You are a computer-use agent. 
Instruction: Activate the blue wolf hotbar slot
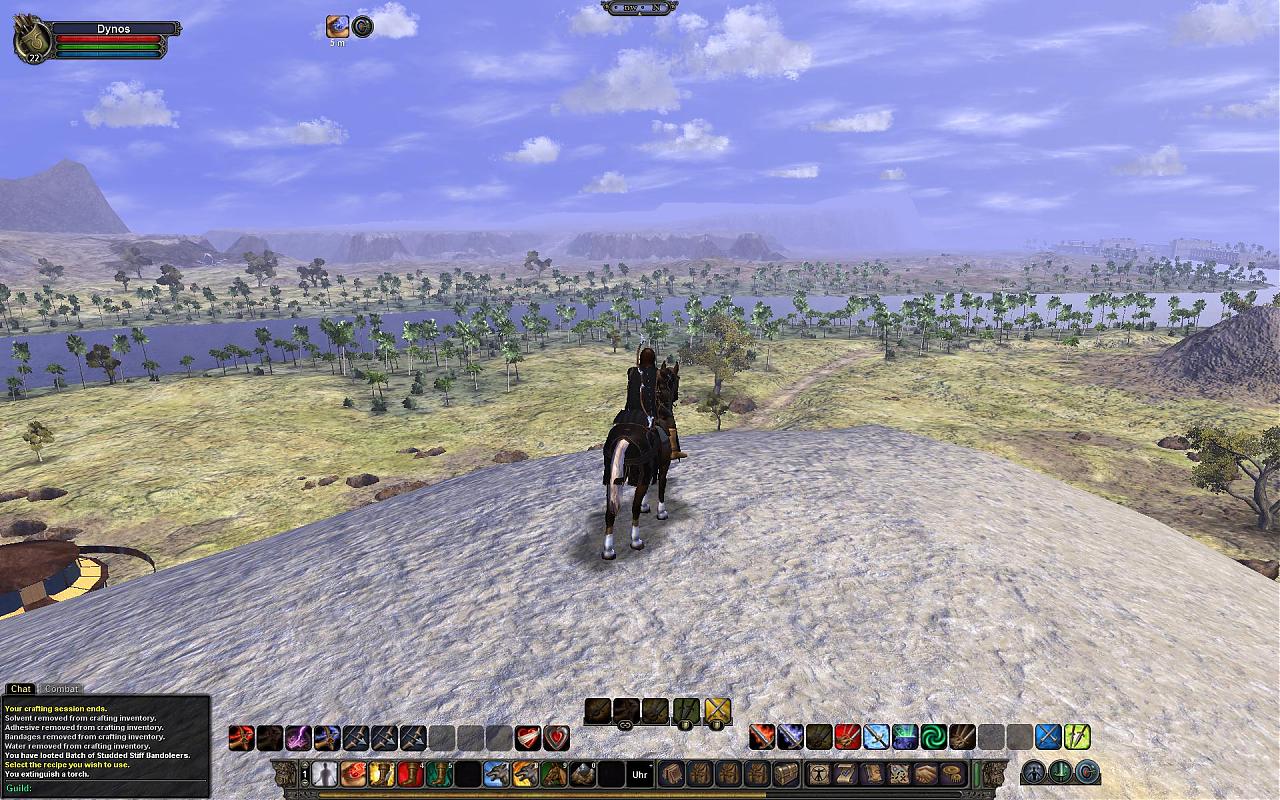pyautogui.click(x=496, y=774)
